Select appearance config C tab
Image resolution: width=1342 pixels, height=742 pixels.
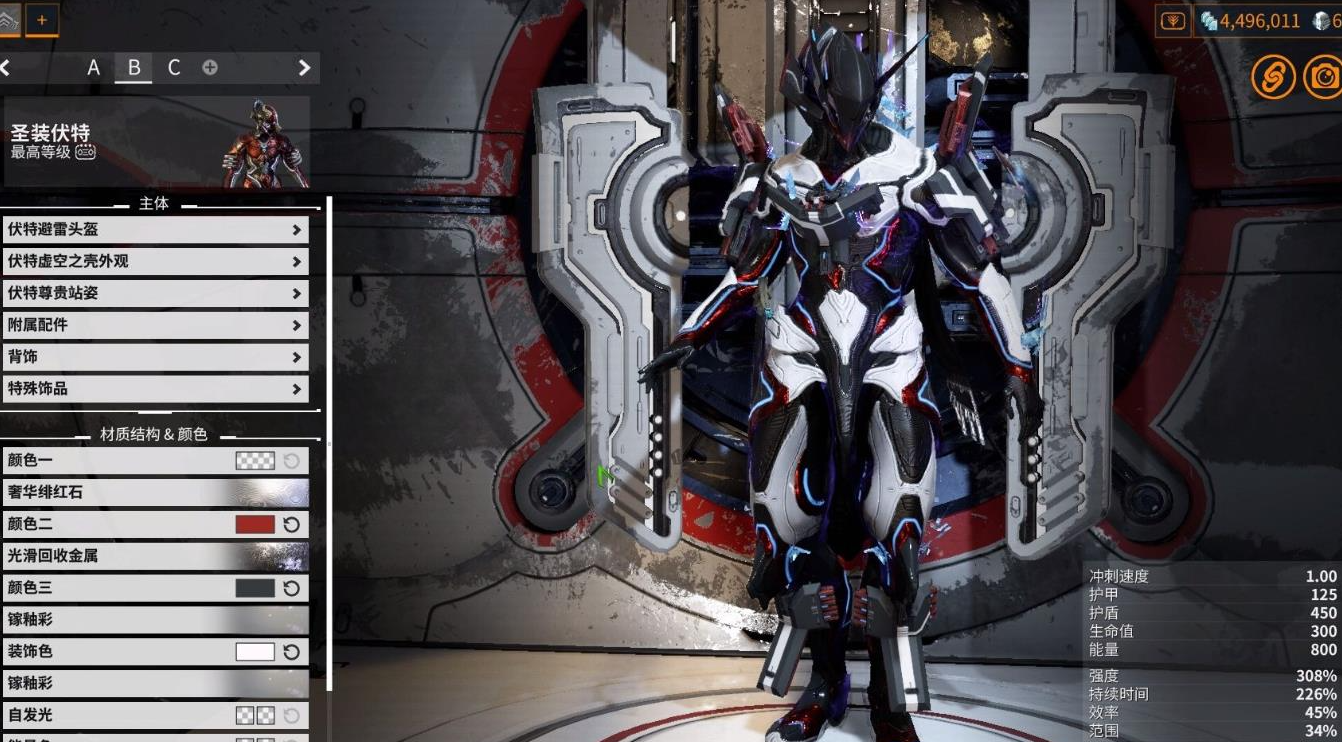(174, 68)
